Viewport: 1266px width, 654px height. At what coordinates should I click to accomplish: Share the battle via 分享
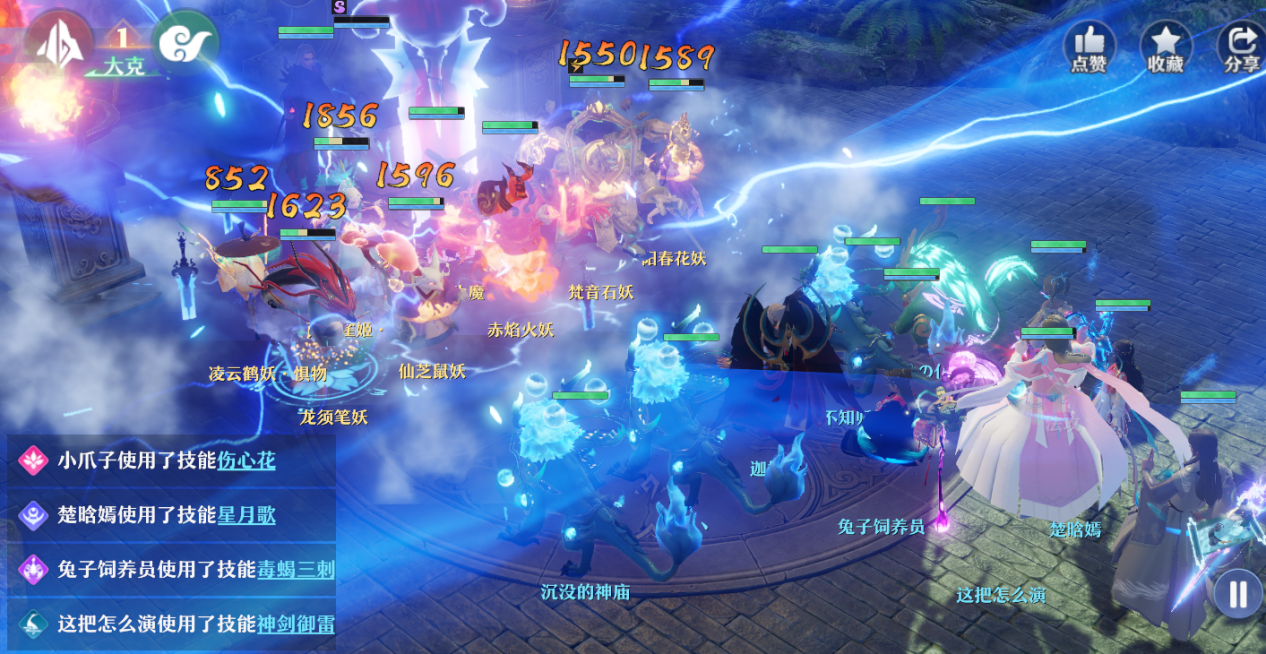click(x=1241, y=46)
